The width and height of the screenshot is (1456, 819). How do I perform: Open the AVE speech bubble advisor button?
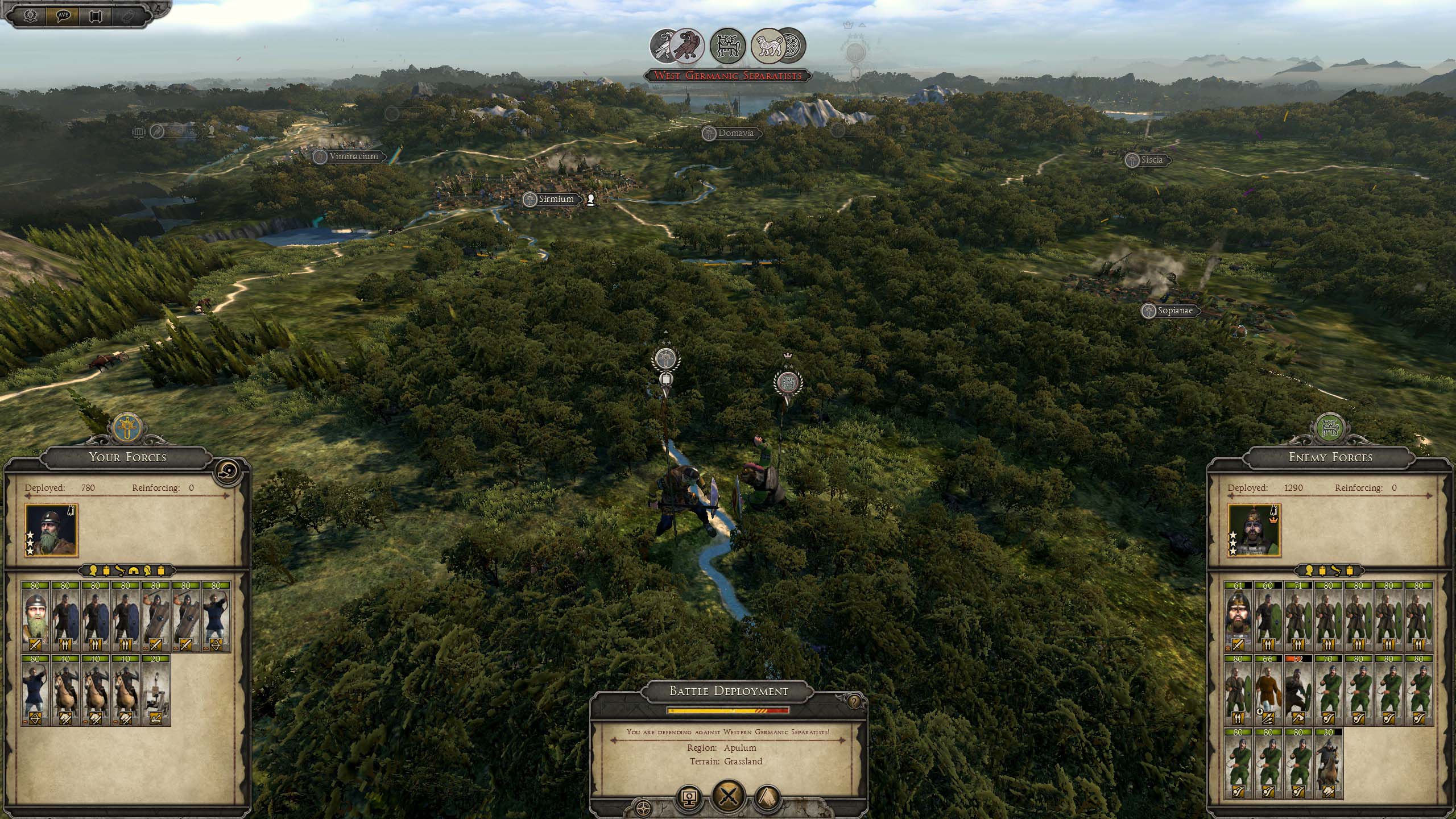tap(63, 15)
